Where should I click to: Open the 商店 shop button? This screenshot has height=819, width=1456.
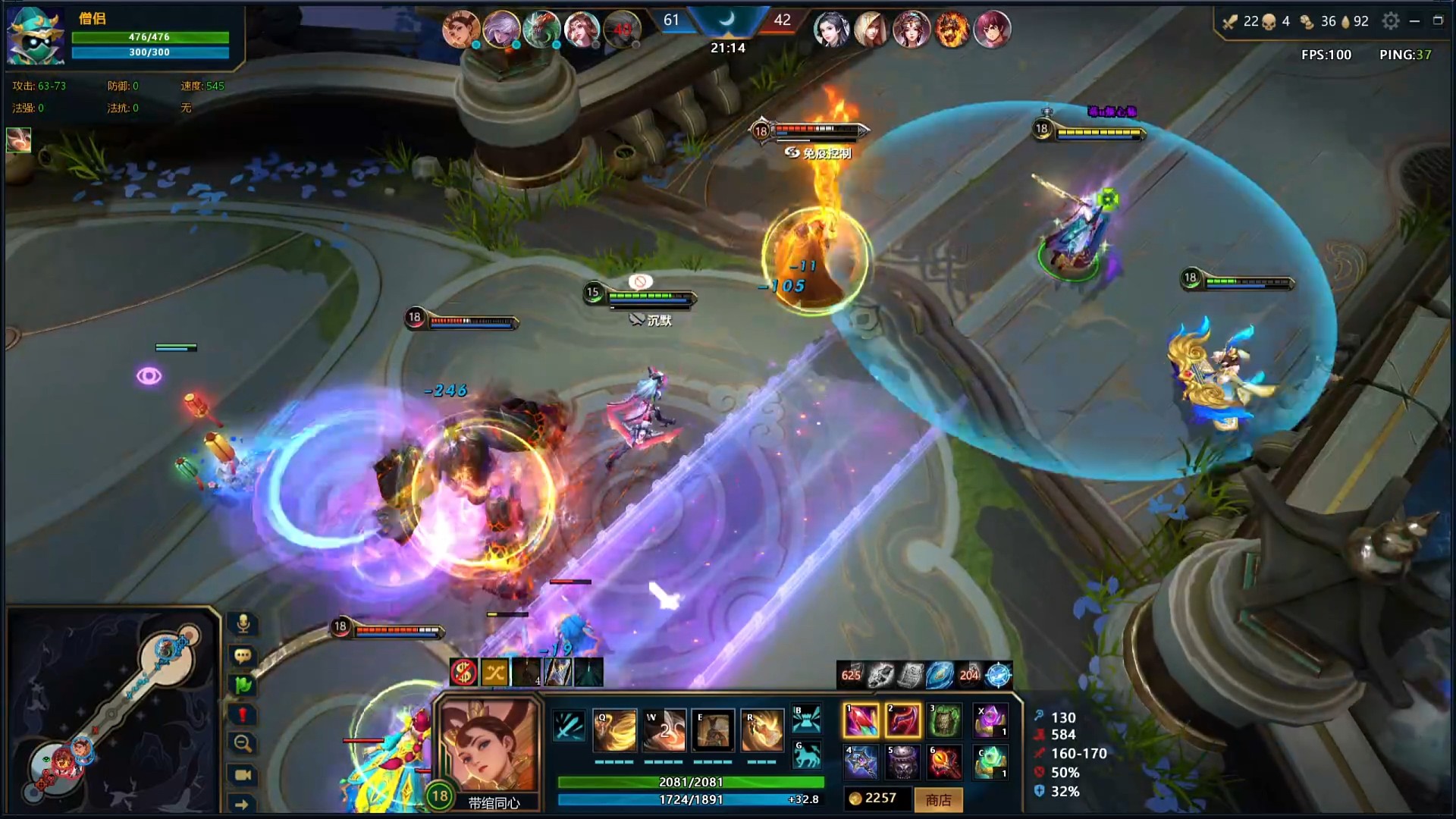938,799
